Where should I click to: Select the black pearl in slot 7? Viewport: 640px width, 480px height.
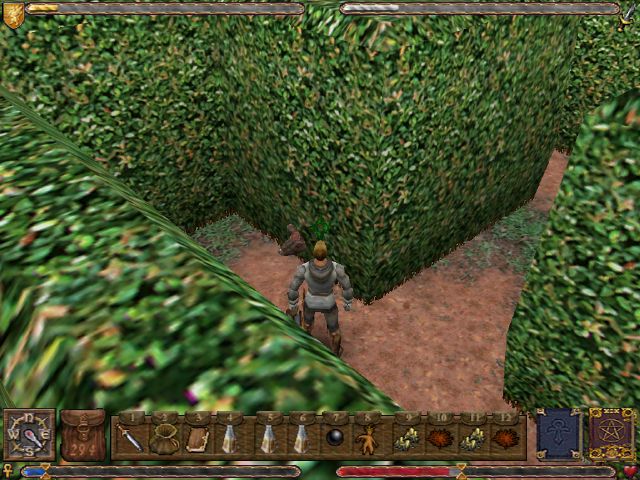(x=335, y=437)
